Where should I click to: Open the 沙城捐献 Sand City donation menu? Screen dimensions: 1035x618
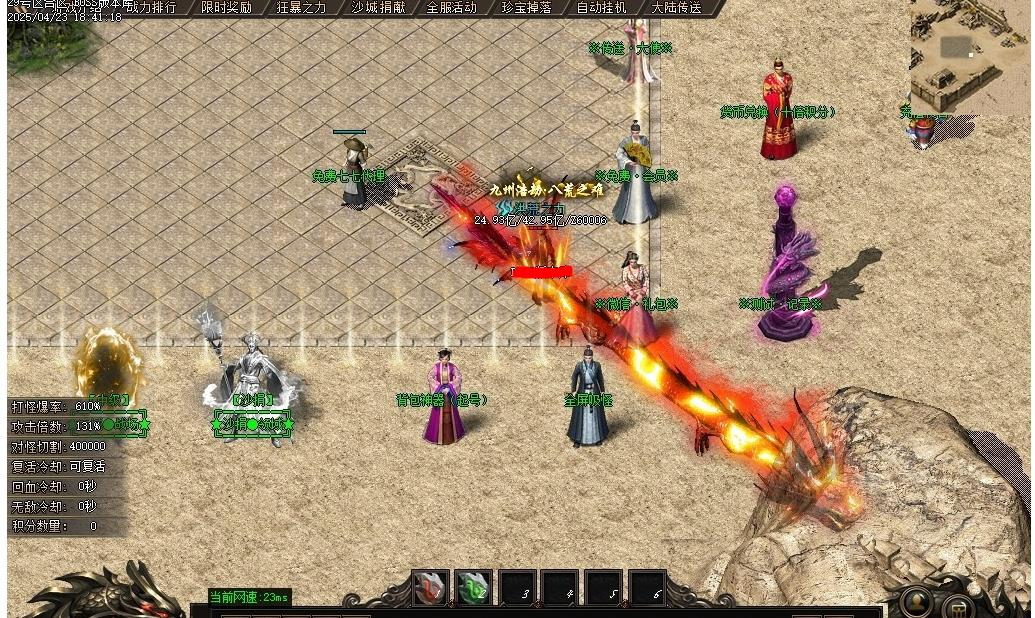coord(378,7)
